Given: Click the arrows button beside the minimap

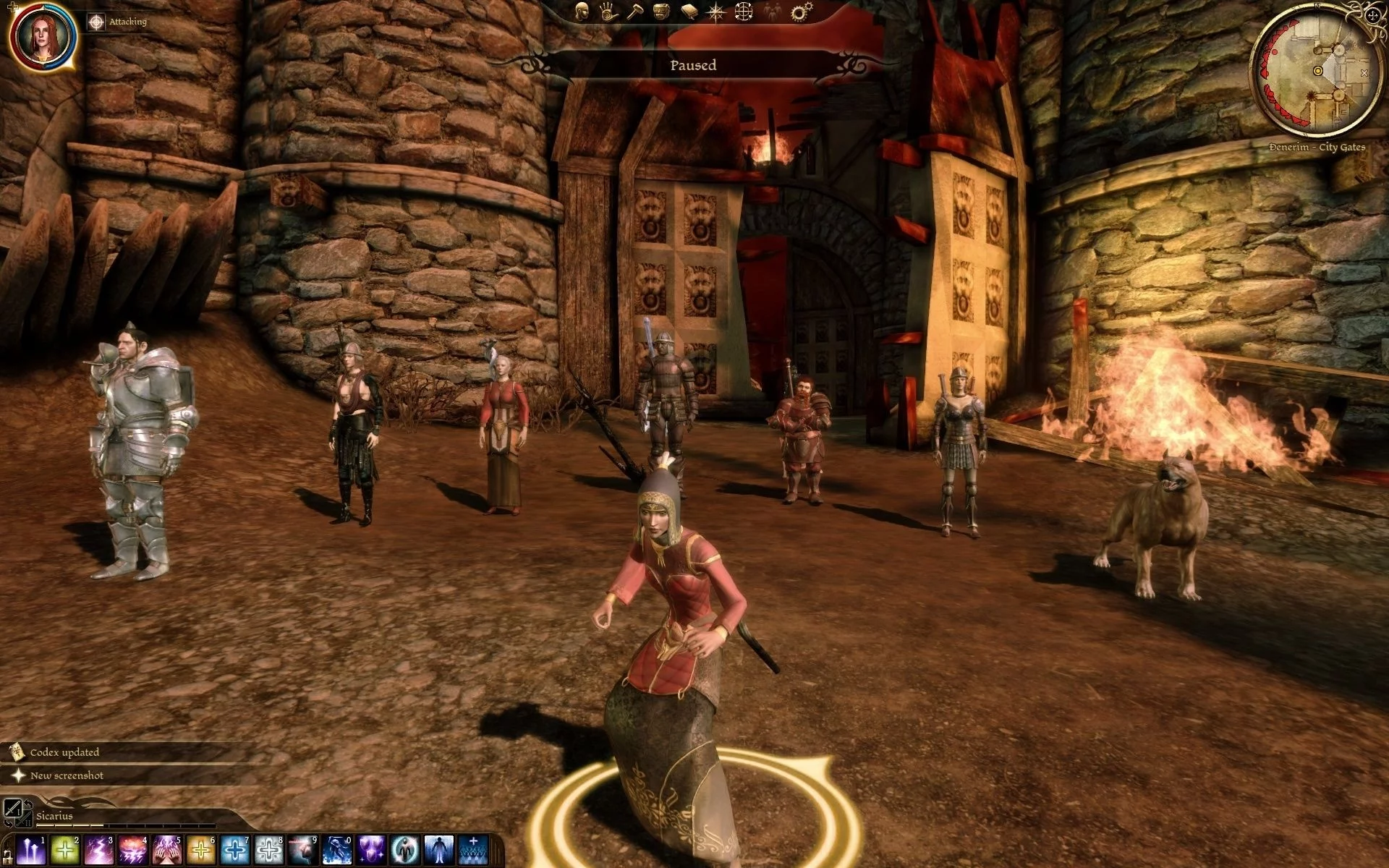Looking at the screenshot, I should (1374, 14).
